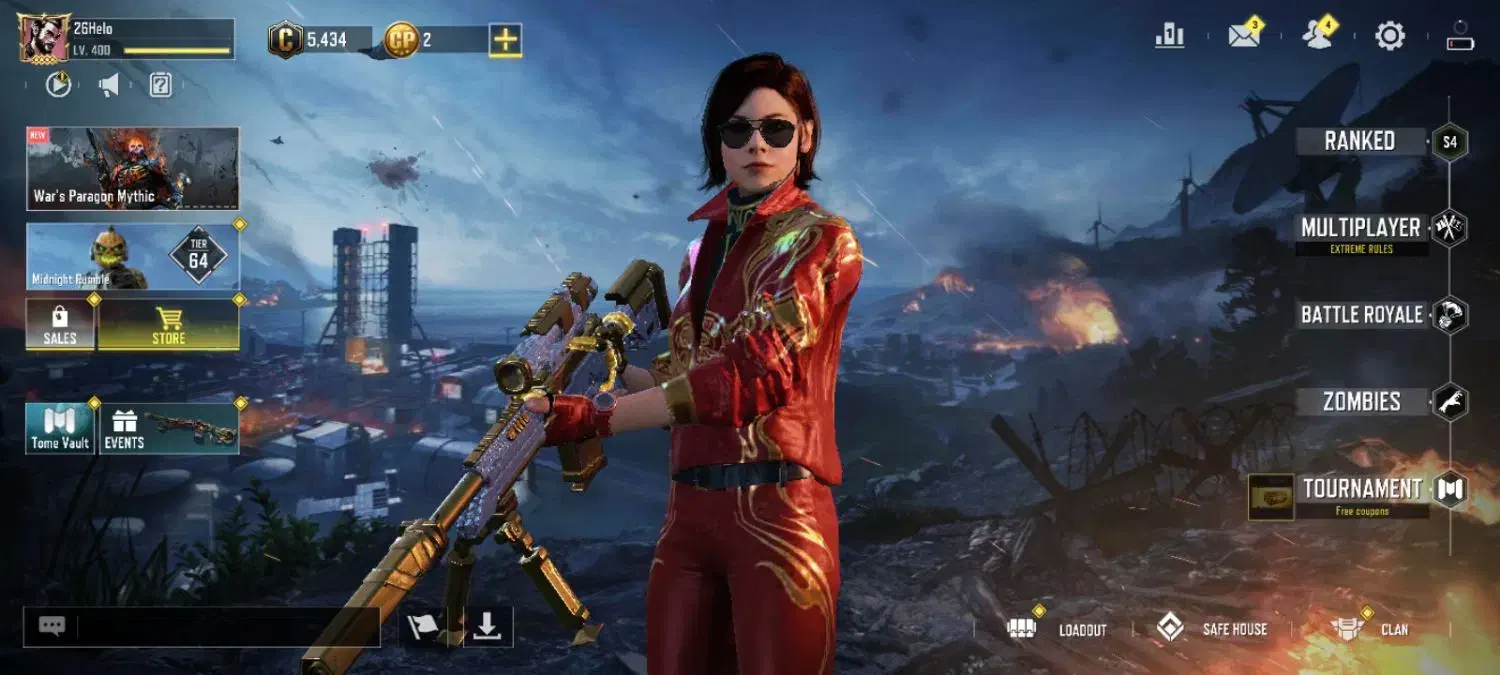Open the Midnight Rumble battle pass
Screen dimensions: 1500x675
[x=133, y=257]
